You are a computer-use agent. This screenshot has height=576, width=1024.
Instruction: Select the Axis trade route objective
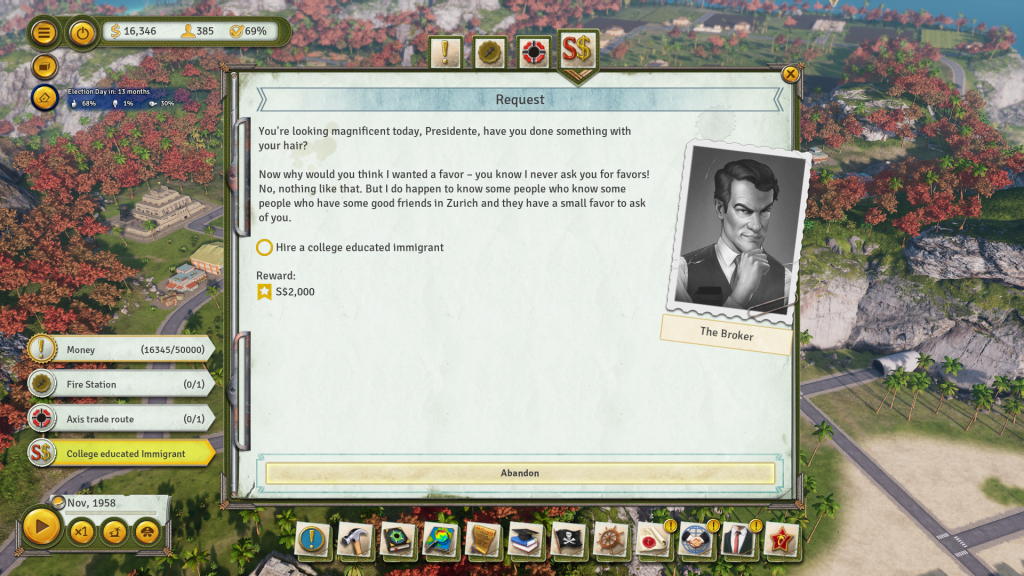click(x=120, y=419)
